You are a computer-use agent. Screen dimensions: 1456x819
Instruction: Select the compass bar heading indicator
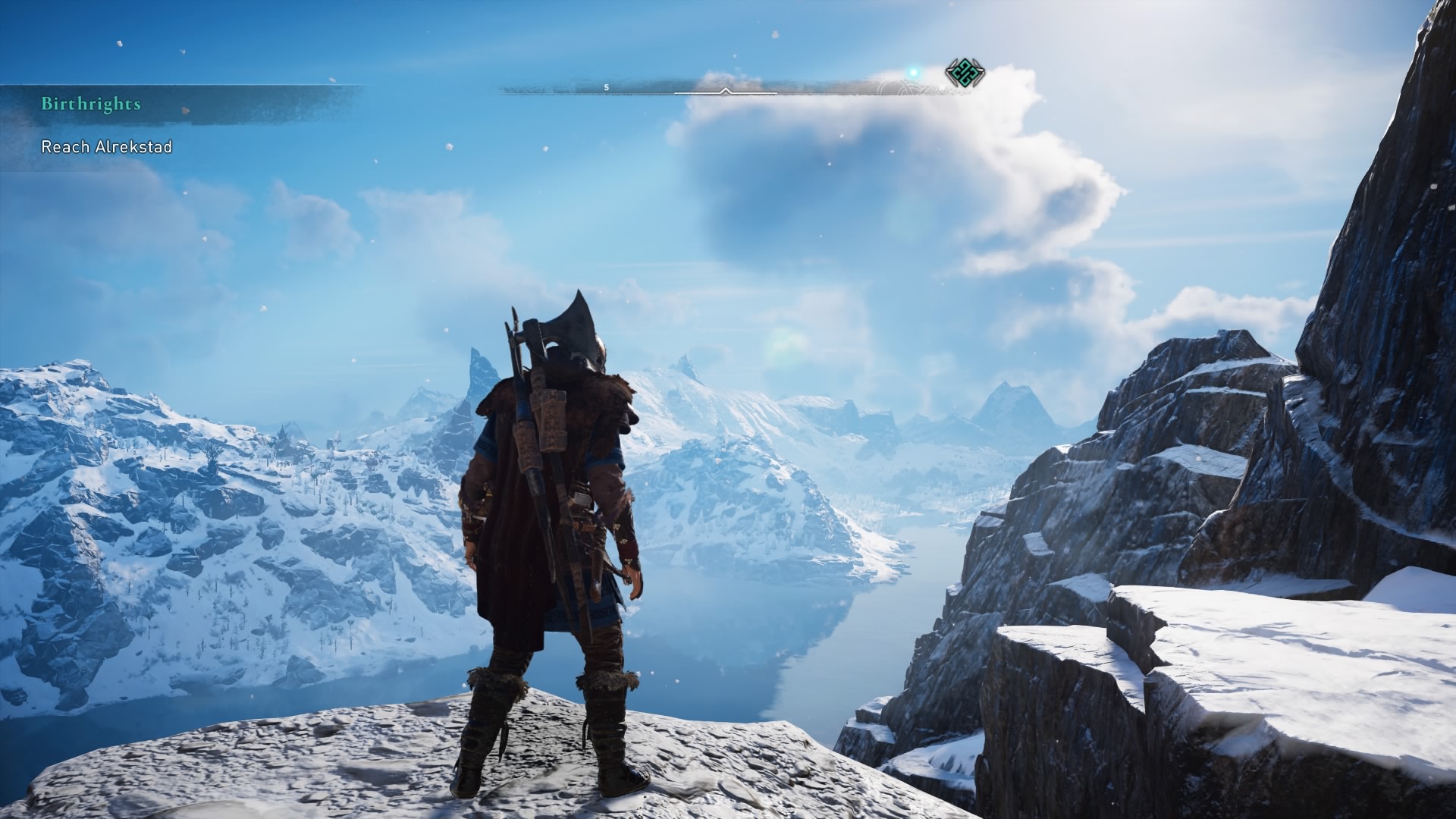tap(726, 92)
